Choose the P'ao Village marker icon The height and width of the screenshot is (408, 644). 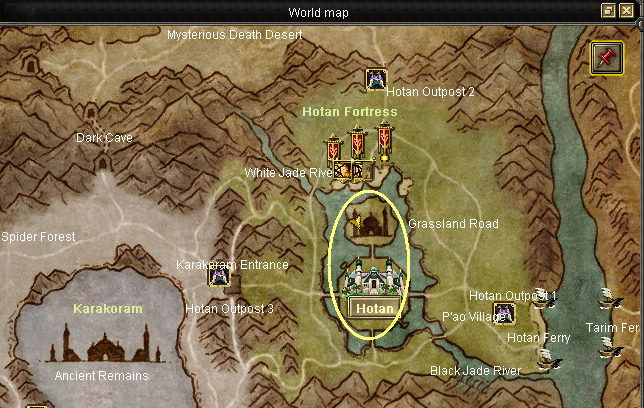[504, 313]
